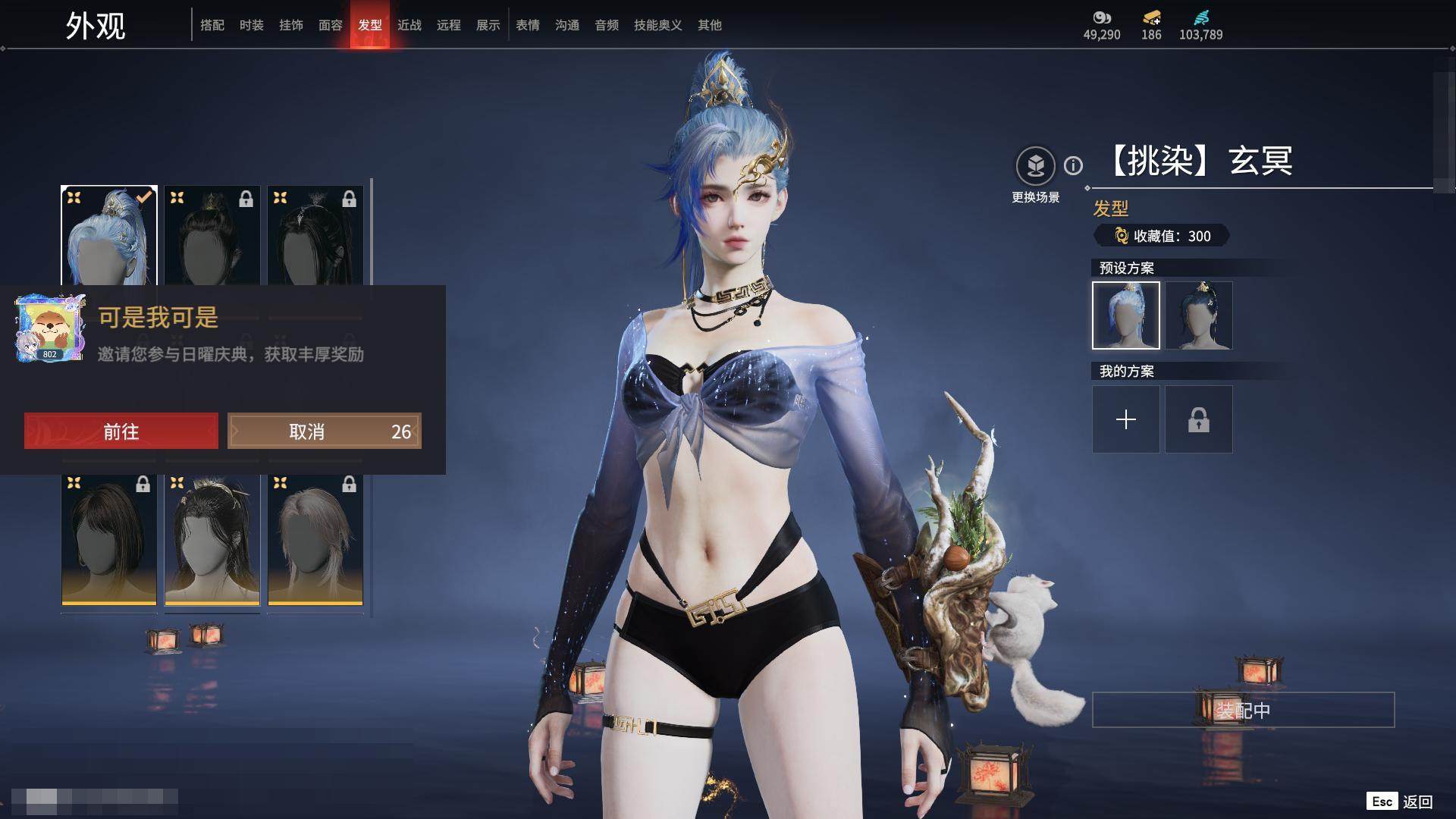Pick the silver-white long hairstyle
Viewport: 1456px width, 819px height.
pos(315,539)
